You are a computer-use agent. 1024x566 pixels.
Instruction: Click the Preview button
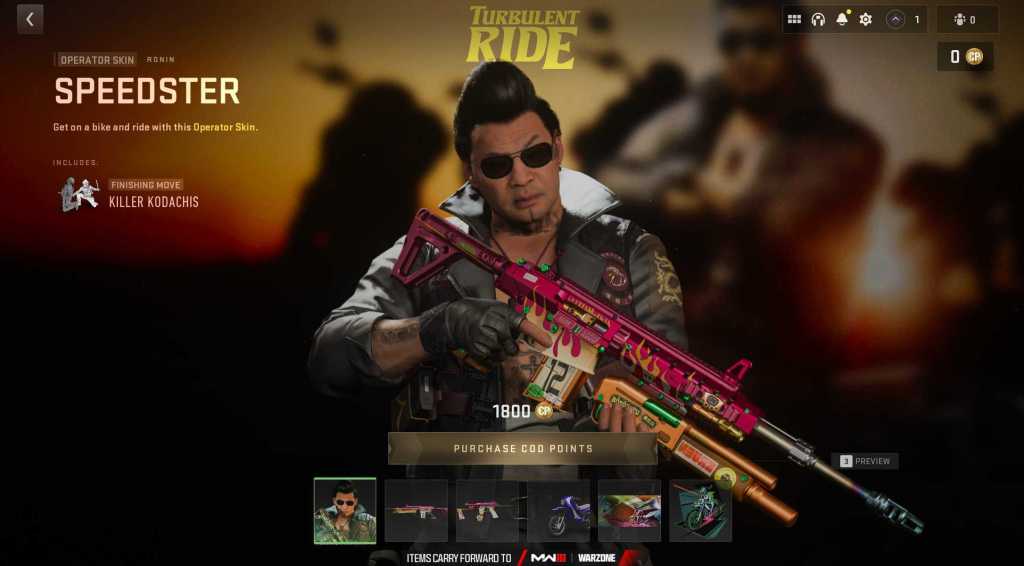click(x=865, y=461)
